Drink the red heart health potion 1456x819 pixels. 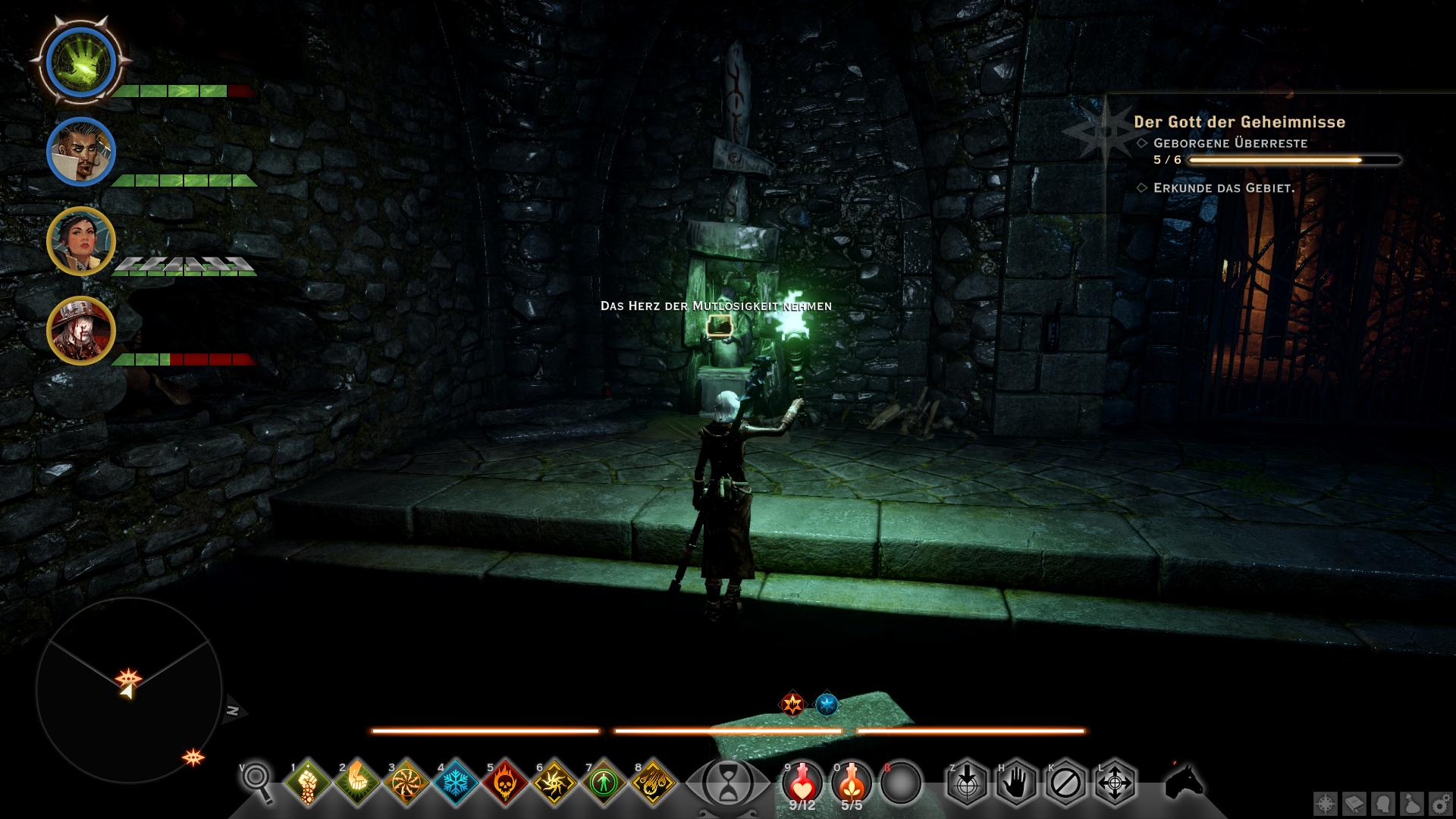[802, 783]
